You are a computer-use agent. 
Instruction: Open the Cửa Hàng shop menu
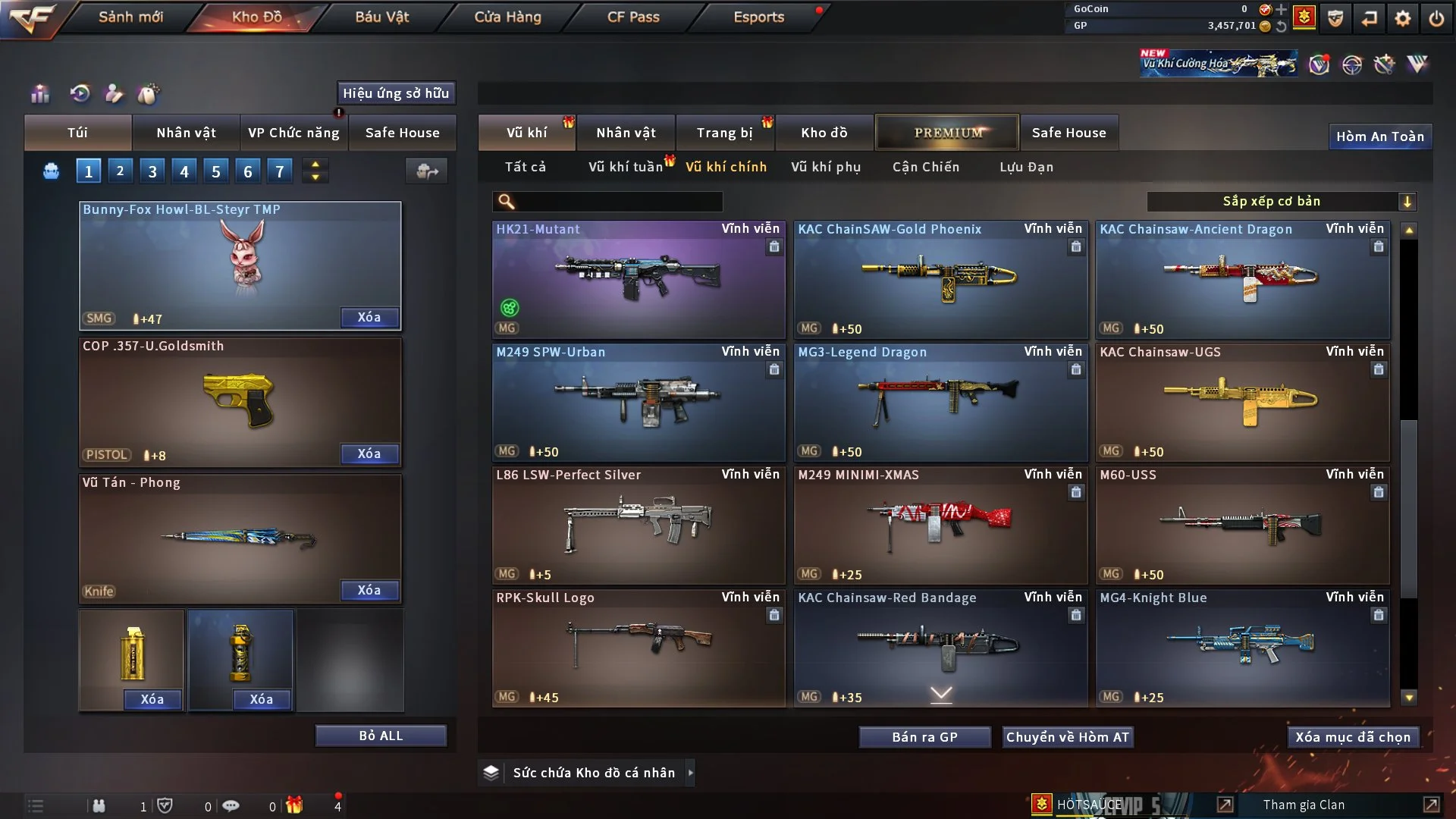[x=507, y=17]
